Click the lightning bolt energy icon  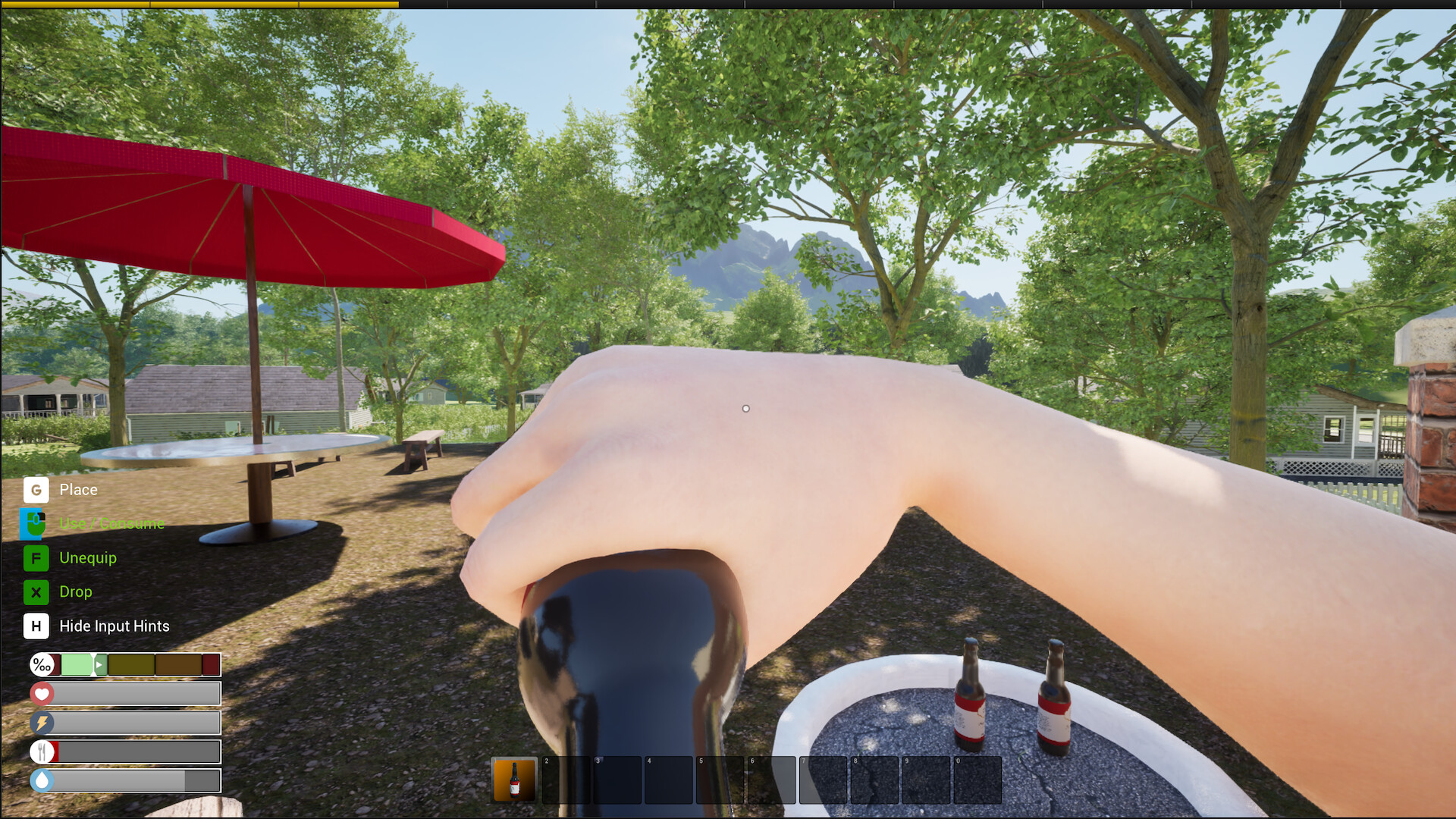pyautogui.click(x=42, y=723)
